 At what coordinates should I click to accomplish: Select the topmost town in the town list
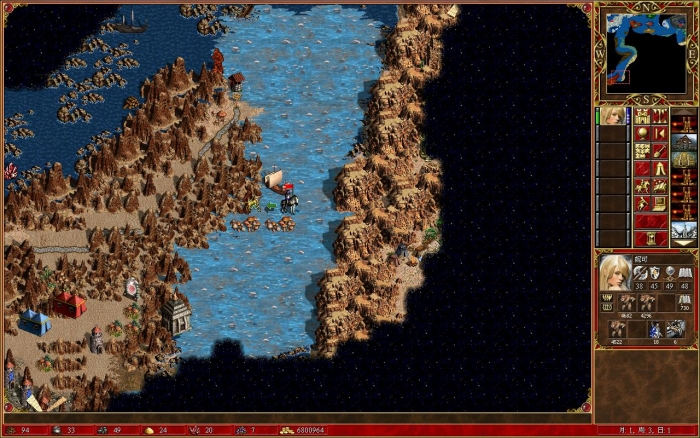click(x=684, y=142)
